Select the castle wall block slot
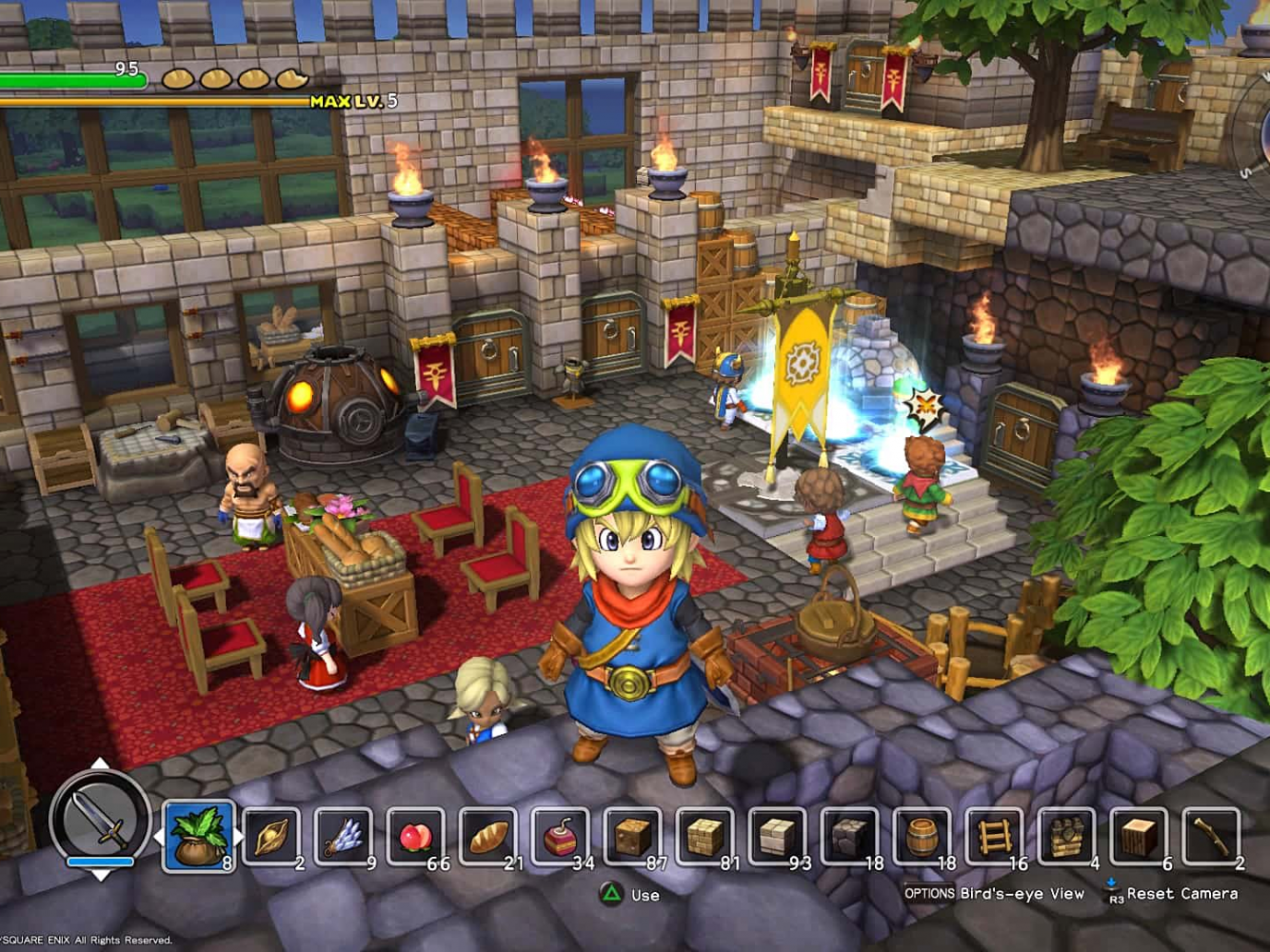The height and width of the screenshot is (952, 1270). 1066,837
